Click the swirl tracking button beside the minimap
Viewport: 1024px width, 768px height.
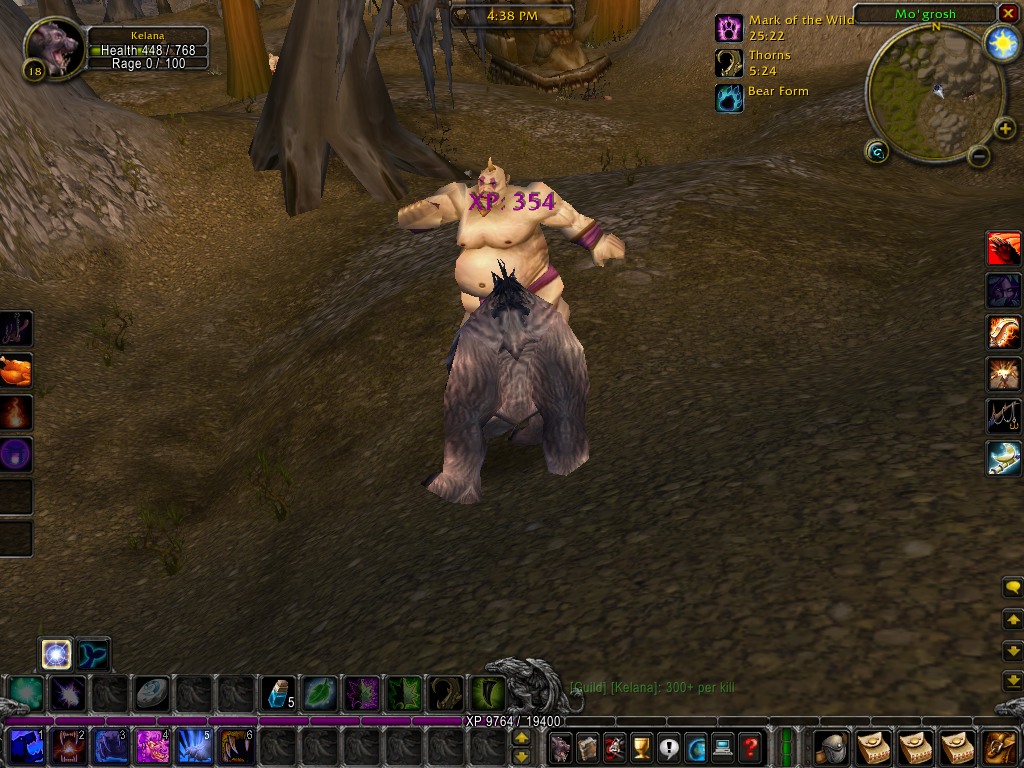tap(877, 151)
